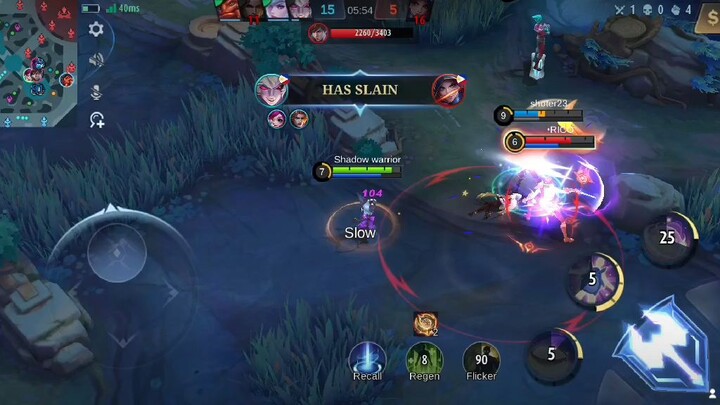Tap the orange item icon above Regen
The height and width of the screenshot is (405, 720).
point(424,322)
